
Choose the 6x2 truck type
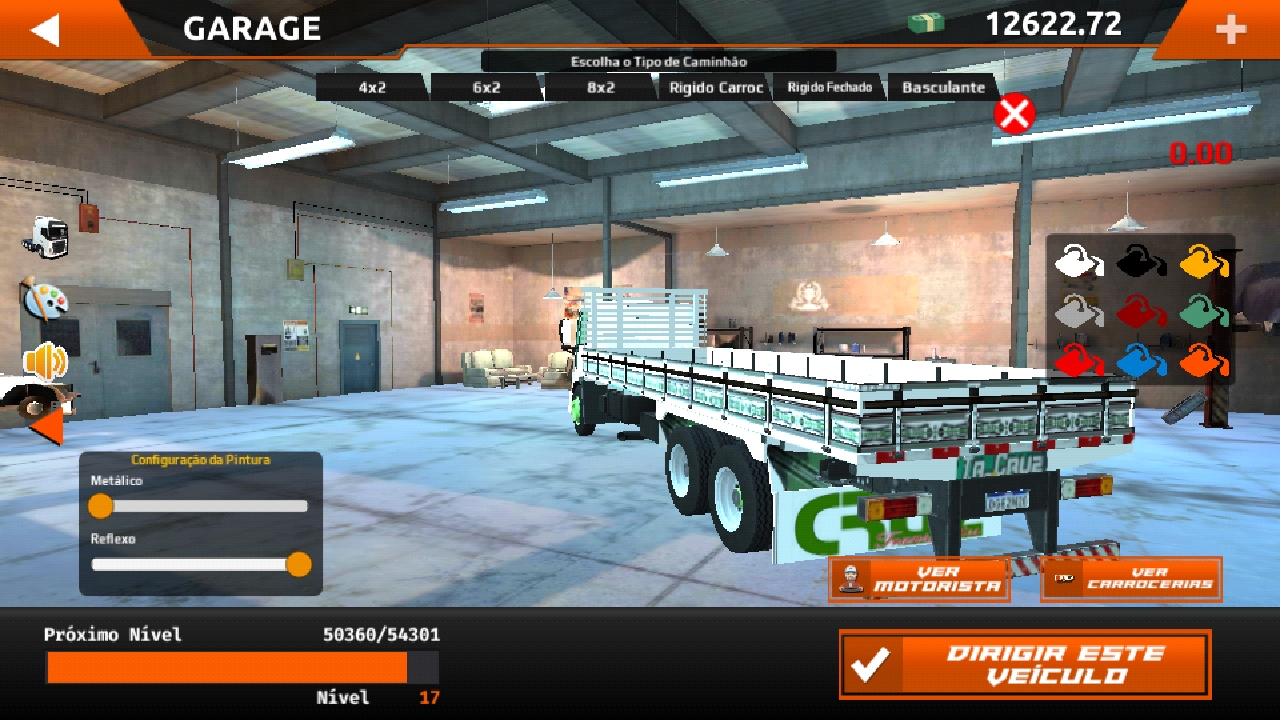(x=486, y=88)
